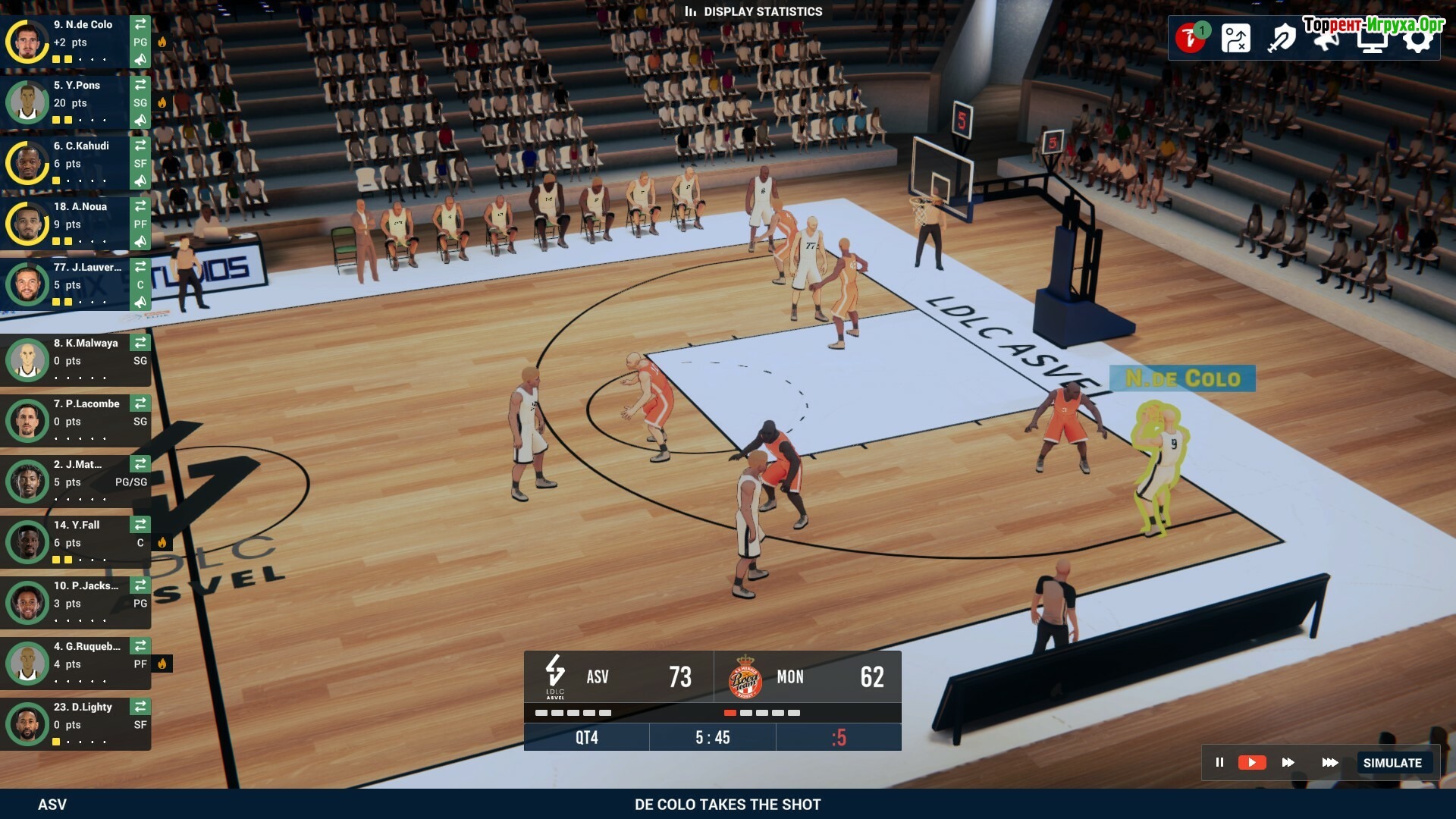Set playback to normal speed
Image resolution: width=1456 pixels, height=819 pixels.
coord(1251,762)
